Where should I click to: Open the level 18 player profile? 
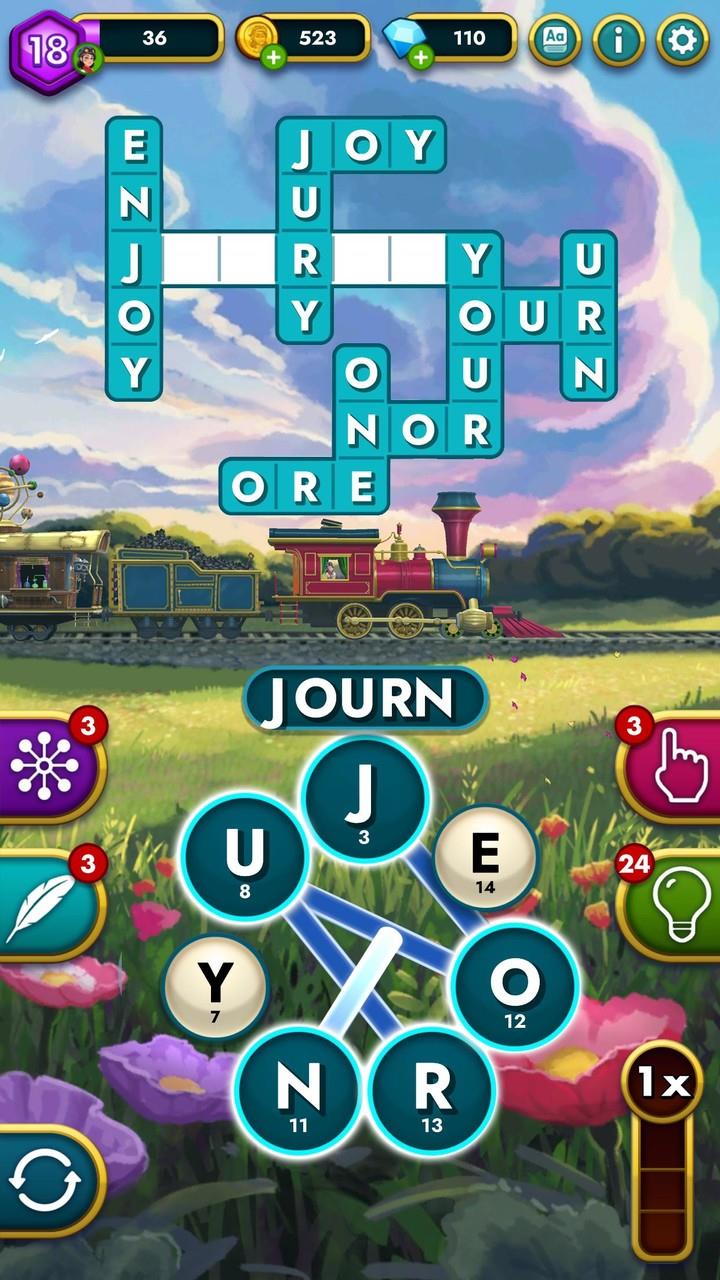(x=48, y=48)
